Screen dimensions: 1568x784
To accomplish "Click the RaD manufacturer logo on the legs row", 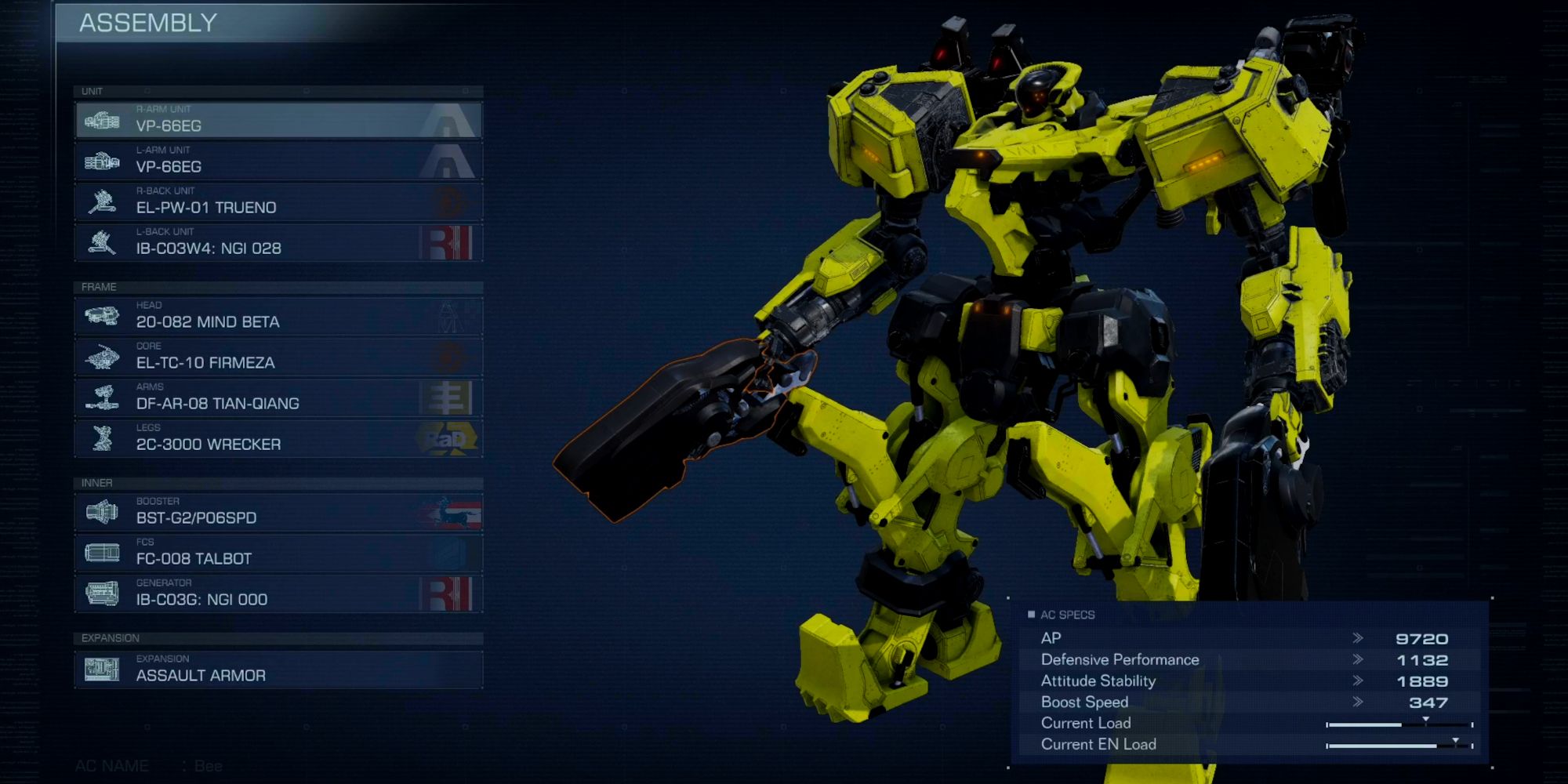I will pyautogui.click(x=447, y=437).
